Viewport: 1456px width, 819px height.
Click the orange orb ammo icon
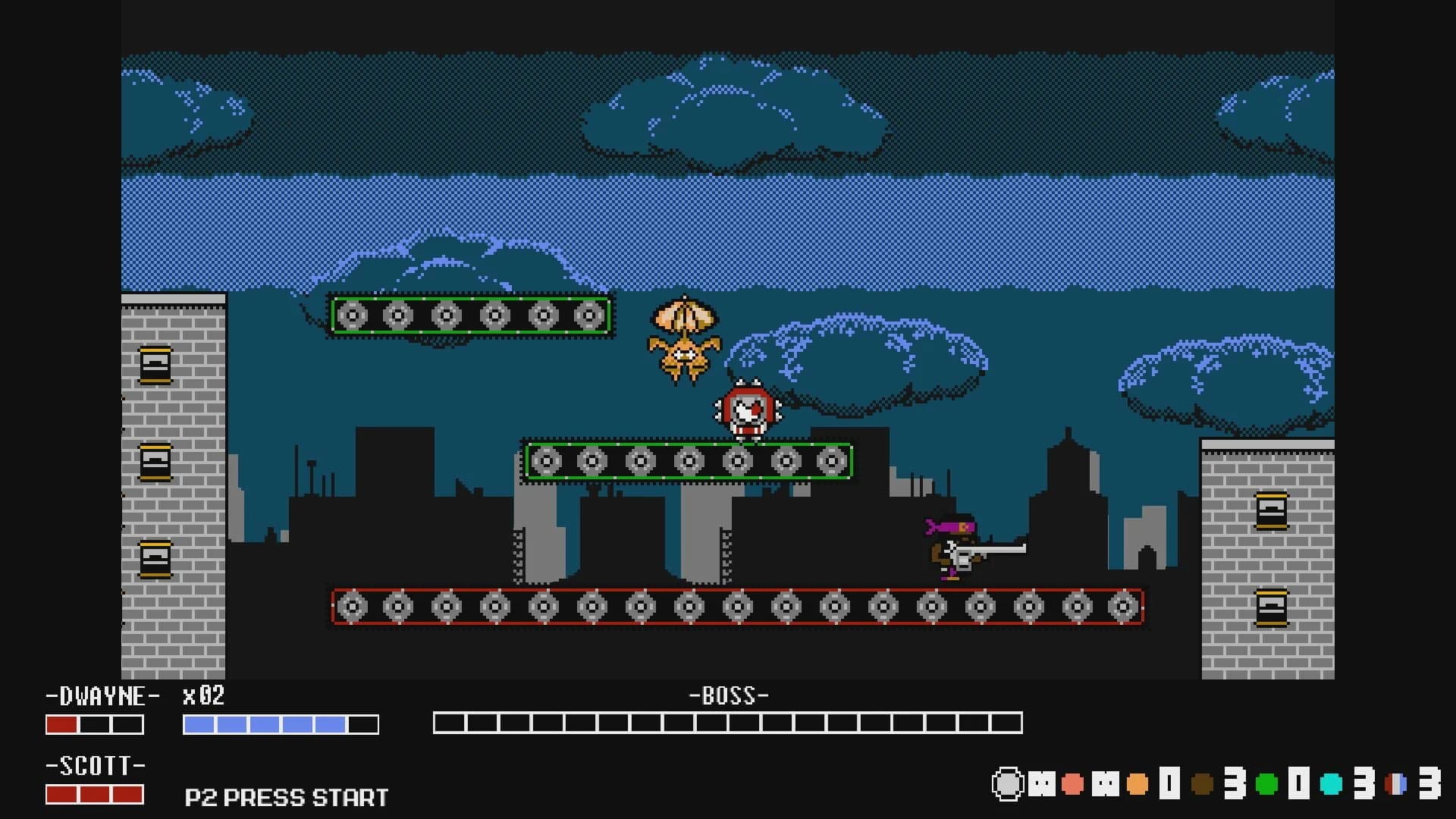pyautogui.click(x=1137, y=783)
